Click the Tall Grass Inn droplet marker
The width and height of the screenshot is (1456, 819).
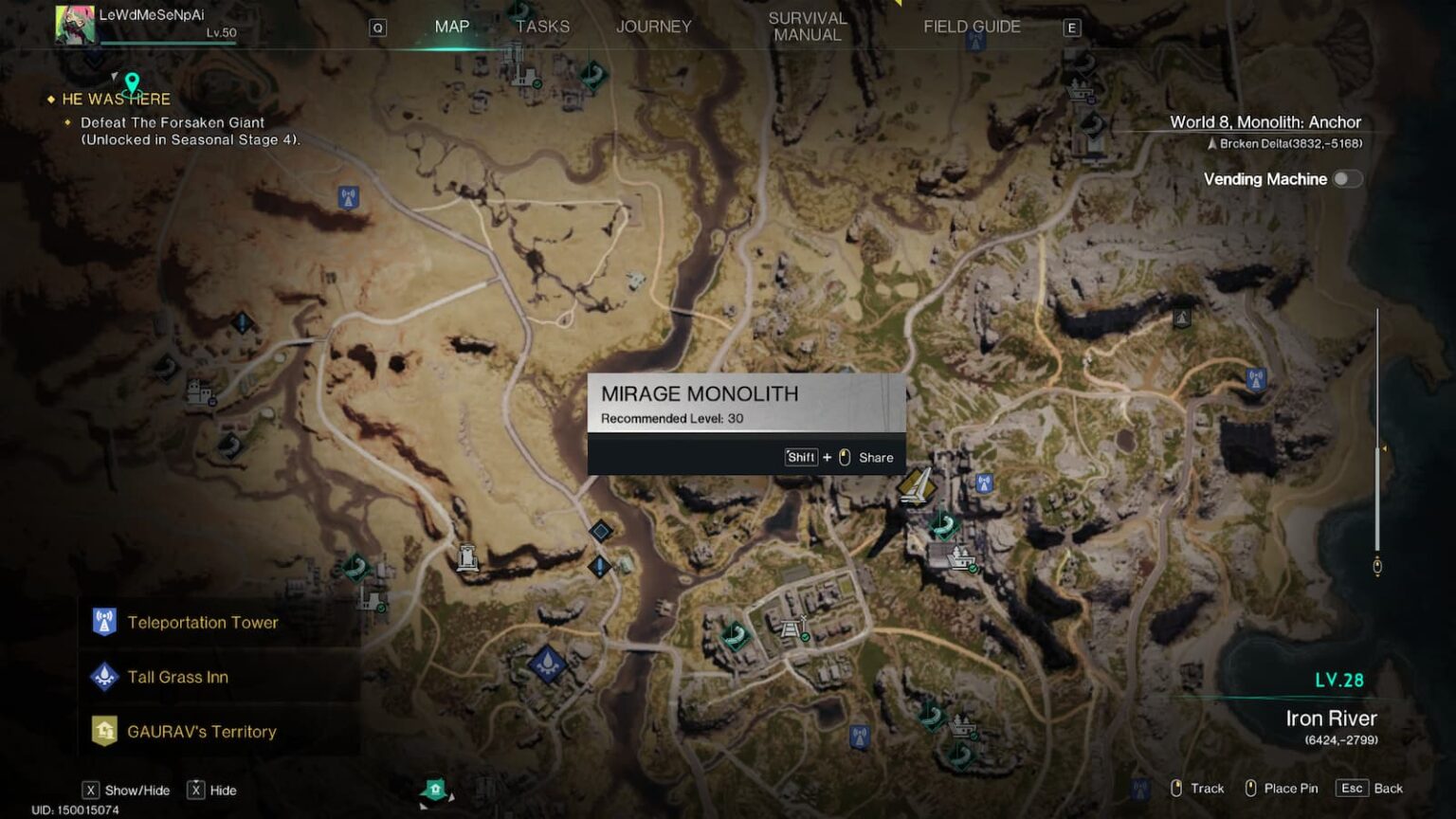click(547, 664)
